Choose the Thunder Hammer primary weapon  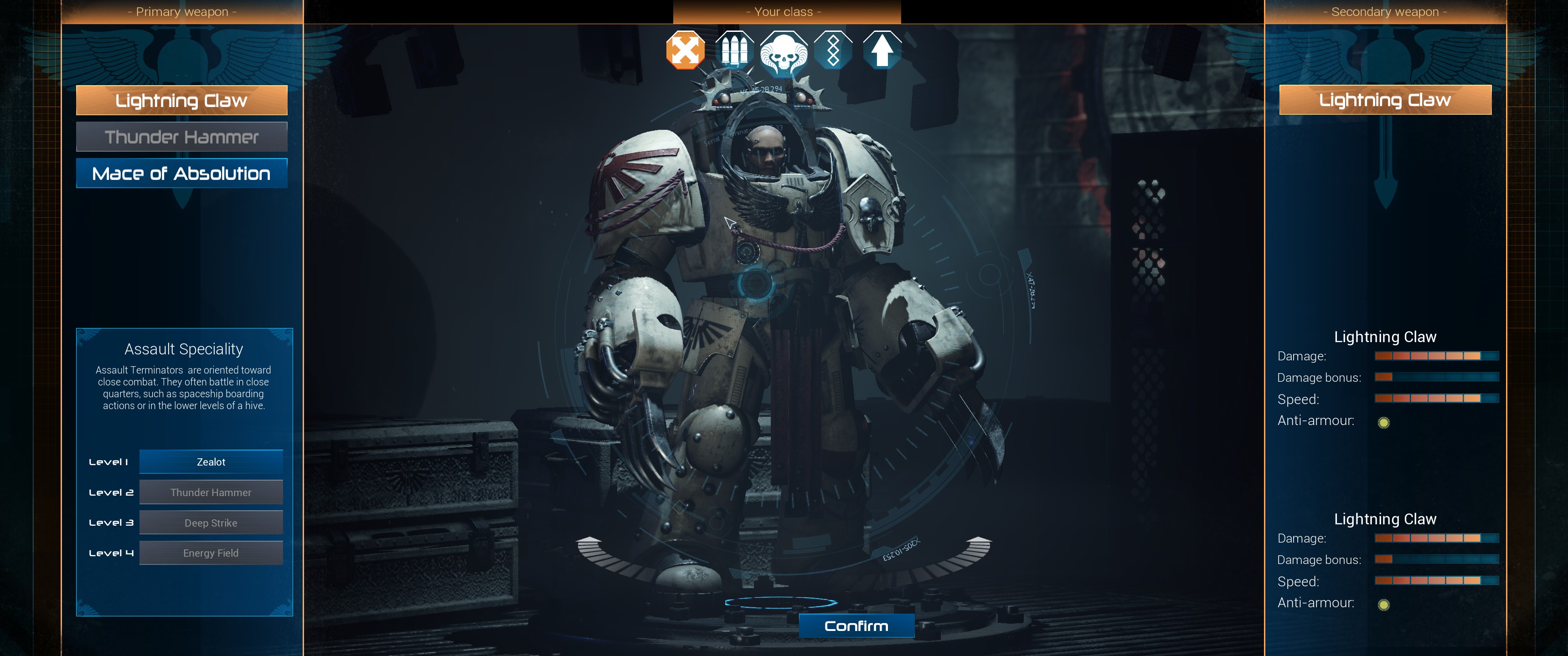pos(181,136)
